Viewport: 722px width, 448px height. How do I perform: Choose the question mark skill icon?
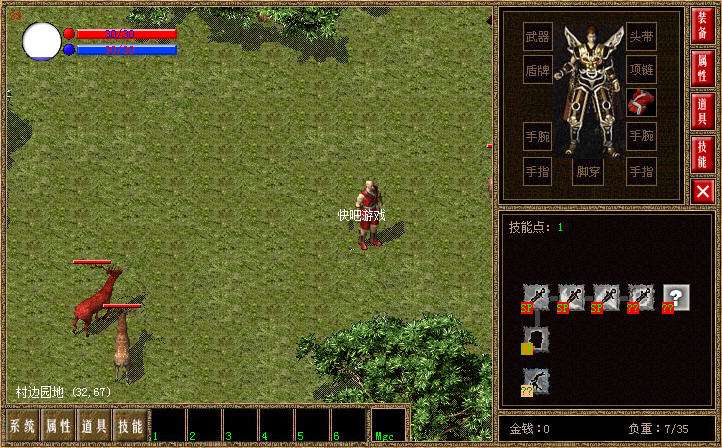click(676, 297)
